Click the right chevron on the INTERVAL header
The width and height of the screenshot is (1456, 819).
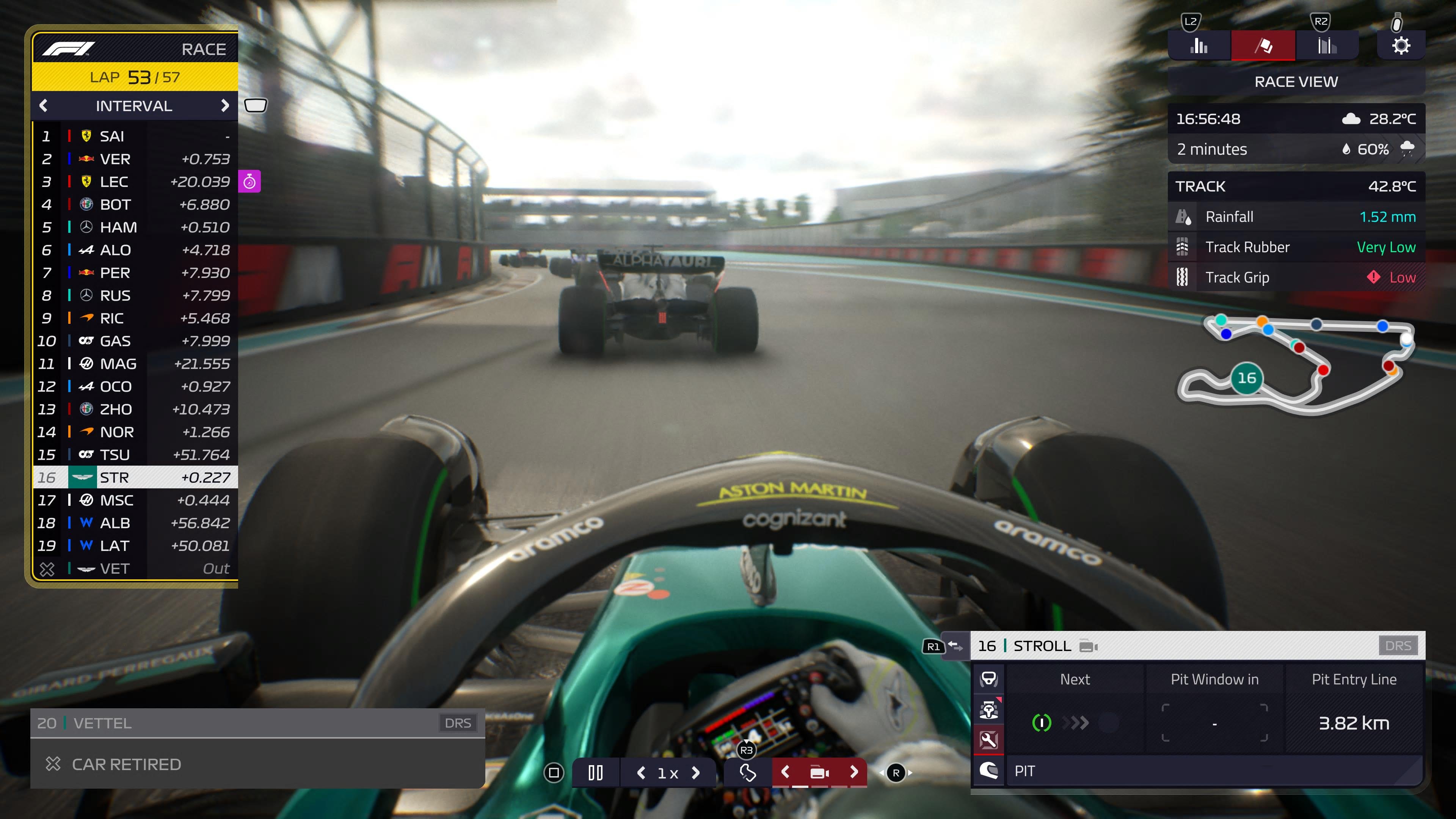pyautogui.click(x=225, y=106)
